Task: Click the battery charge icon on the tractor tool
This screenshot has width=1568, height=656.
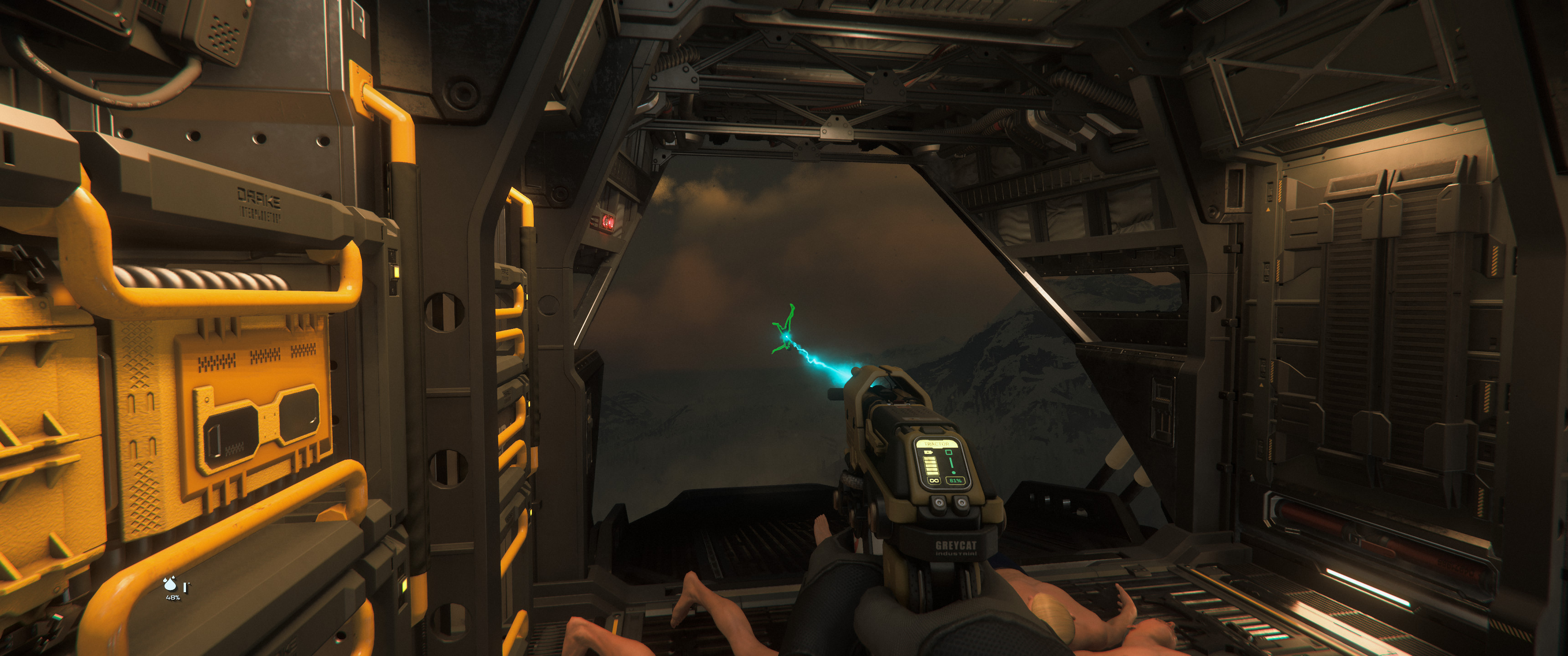Action: tap(928, 452)
